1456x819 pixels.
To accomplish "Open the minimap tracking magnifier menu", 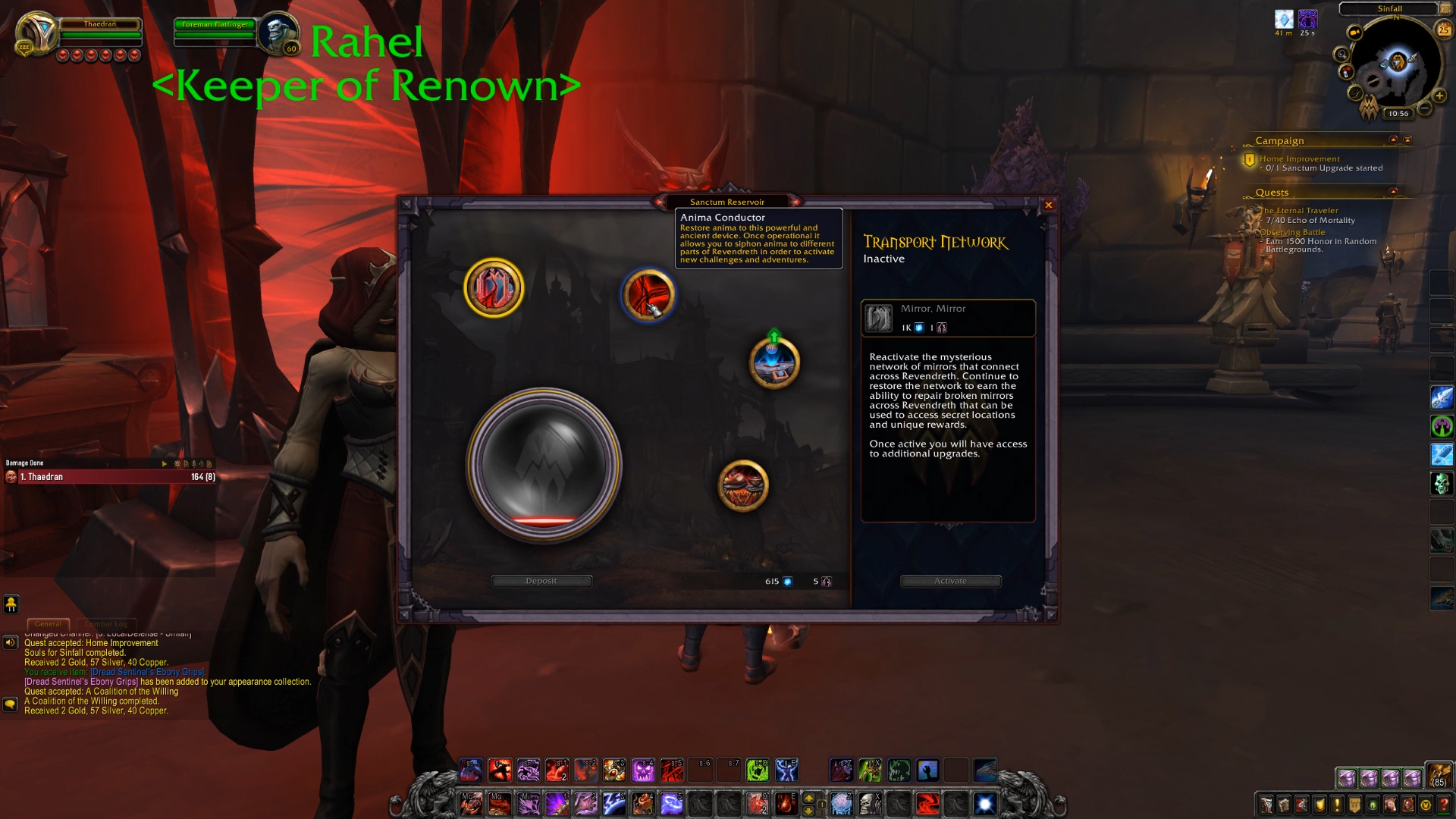I will point(1341,55).
